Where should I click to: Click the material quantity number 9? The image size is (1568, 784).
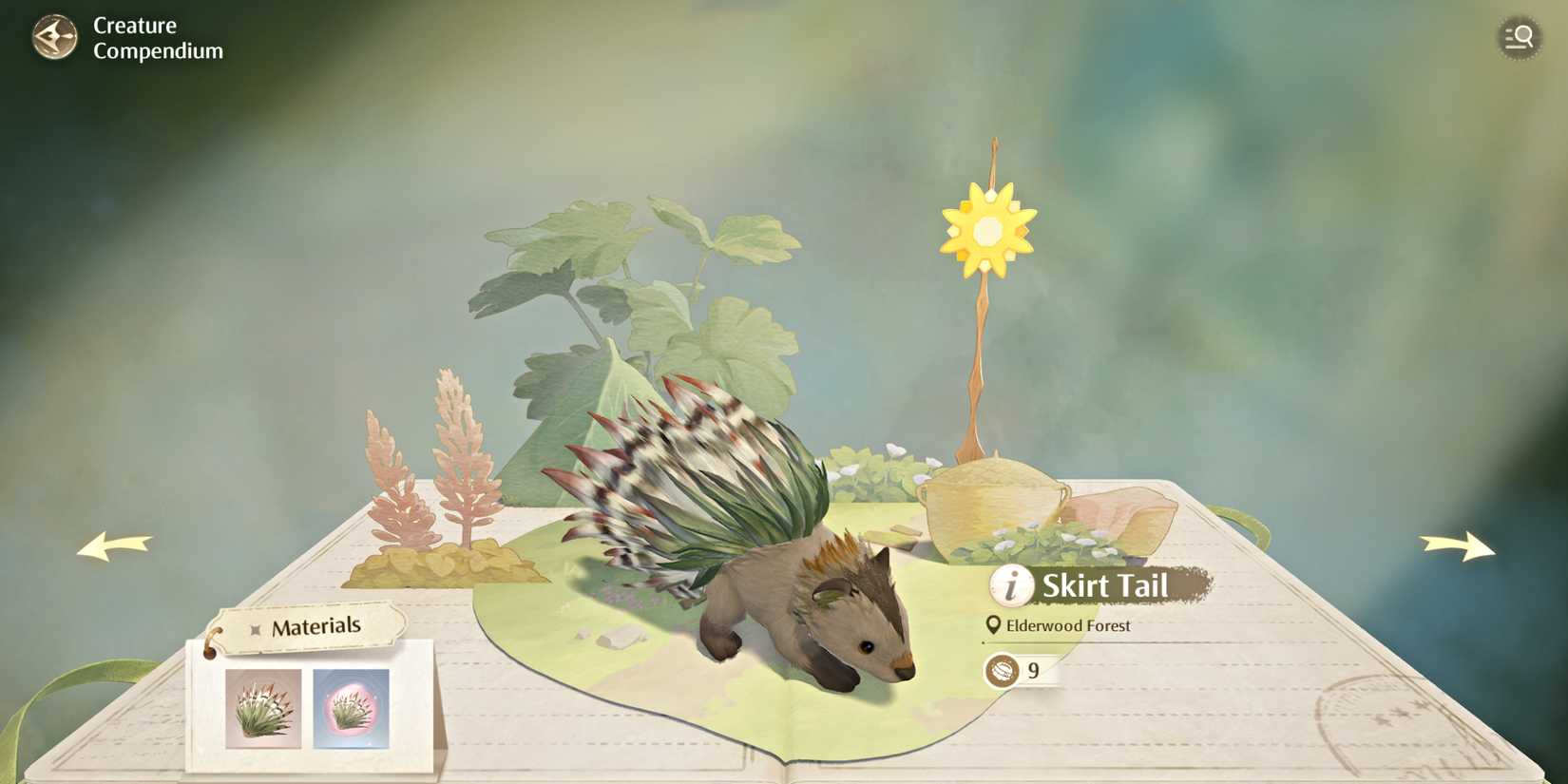coord(1036,670)
